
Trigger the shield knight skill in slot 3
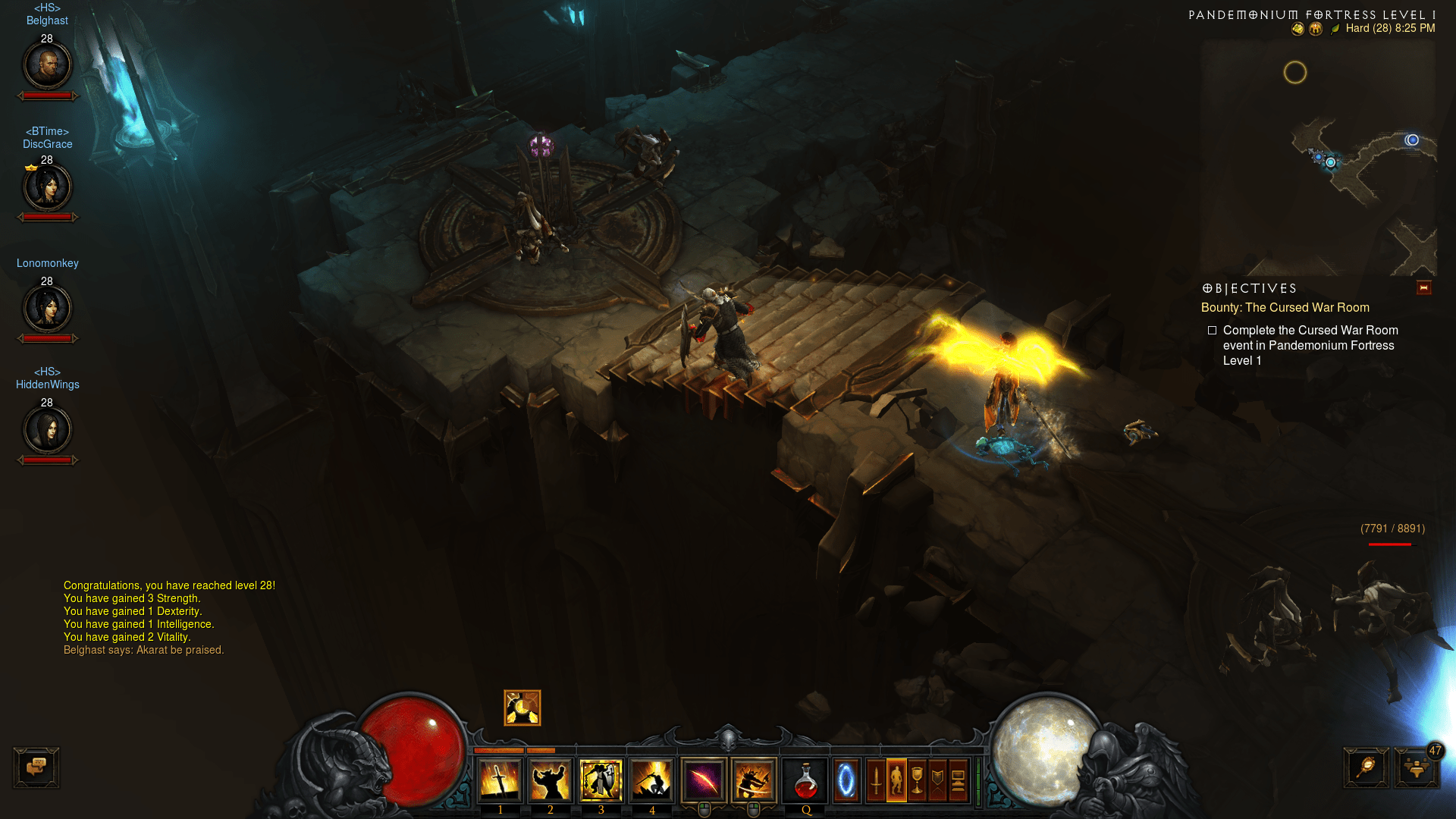601,780
